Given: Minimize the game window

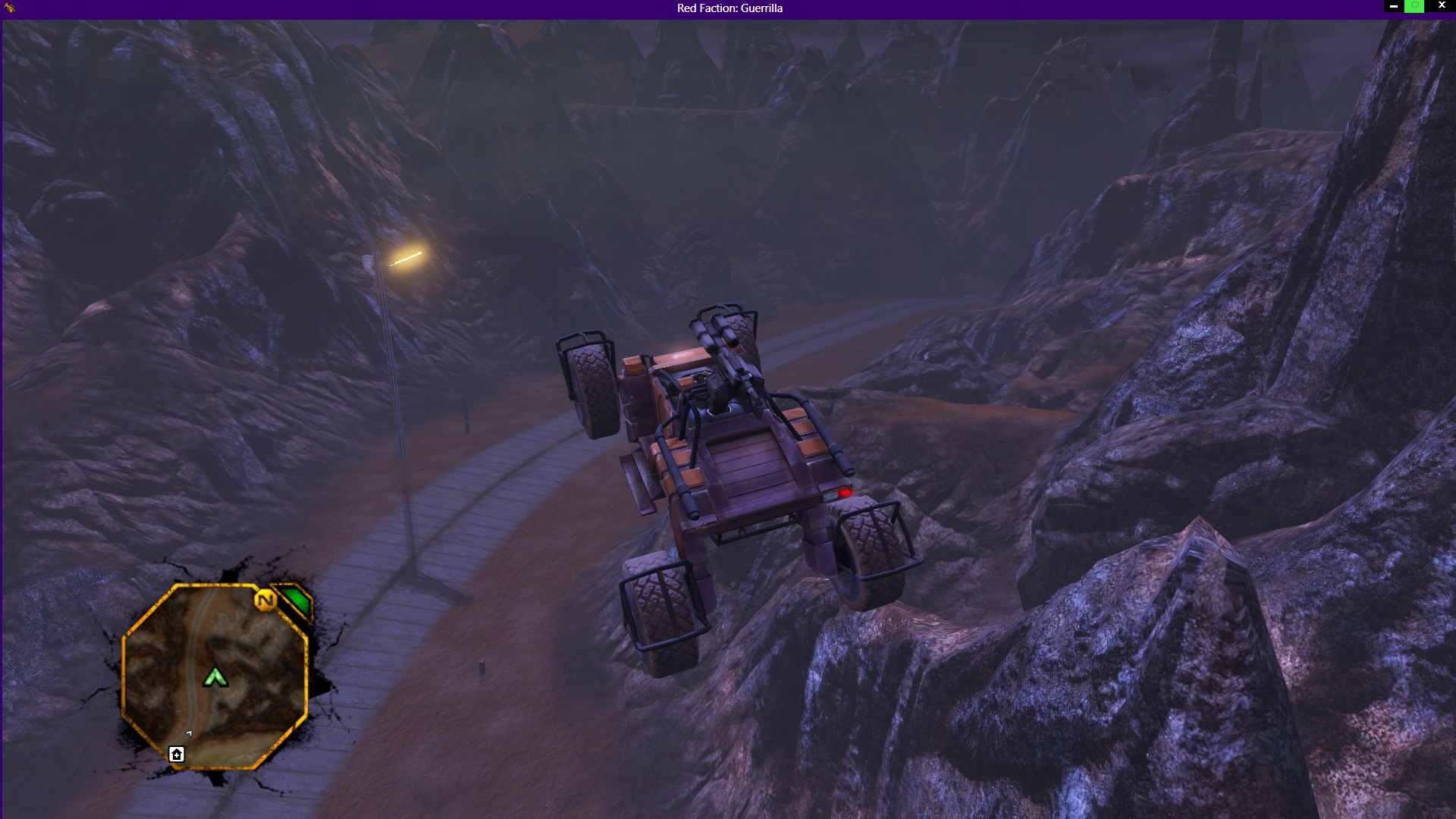Looking at the screenshot, I should coord(1394,6).
